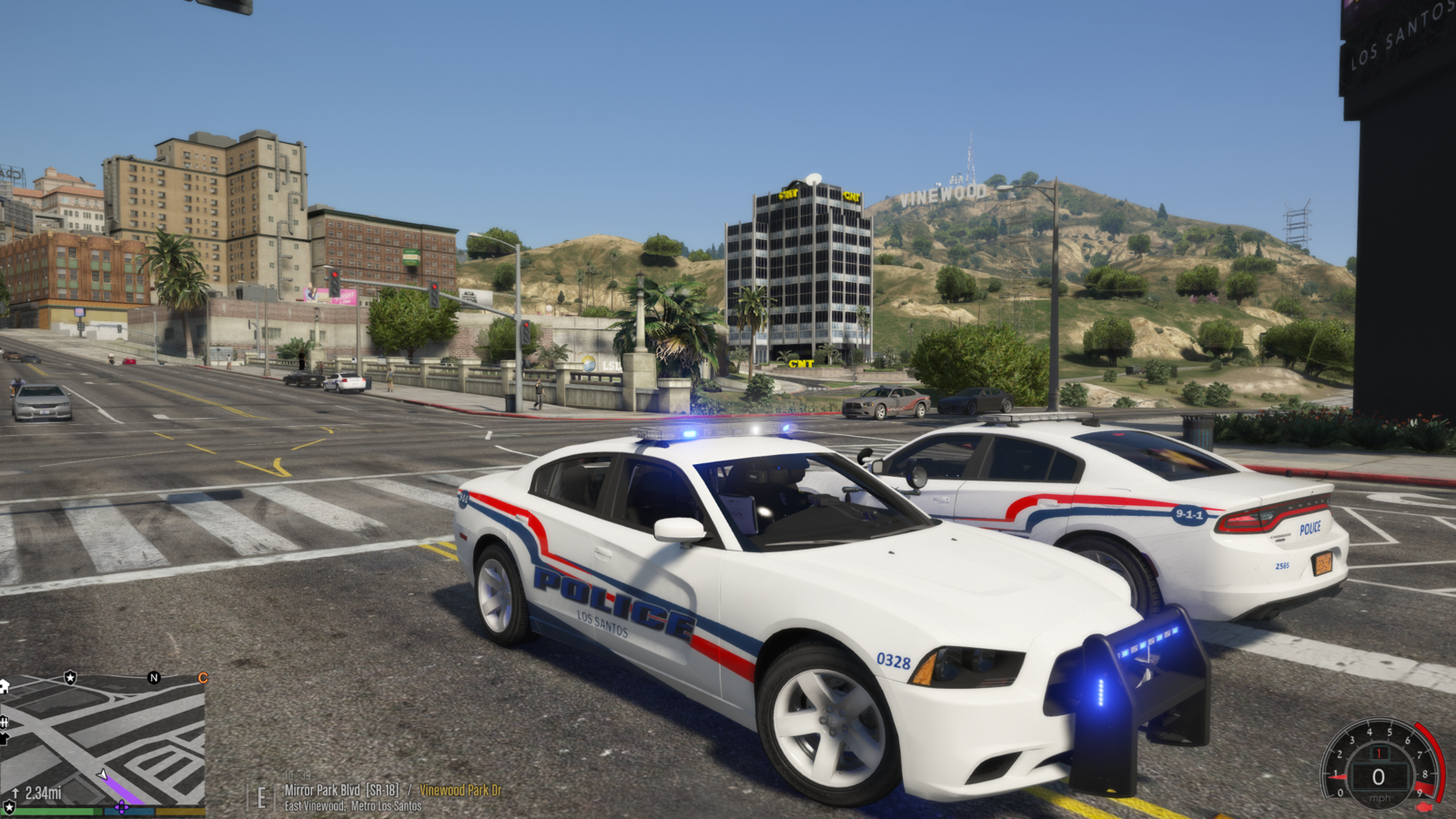Click the minimap radar

click(102, 742)
